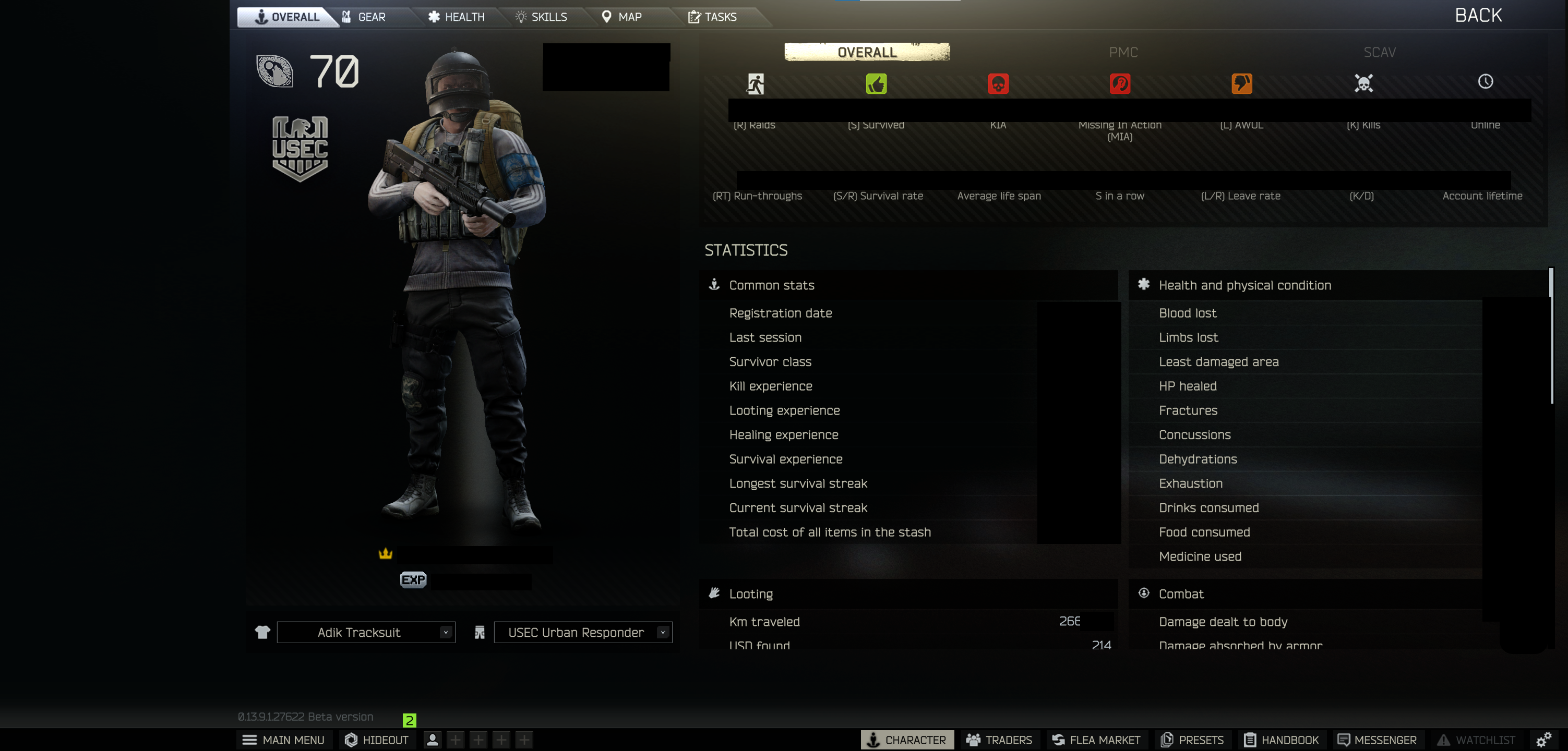Open the Flea Market

[x=1096, y=740]
